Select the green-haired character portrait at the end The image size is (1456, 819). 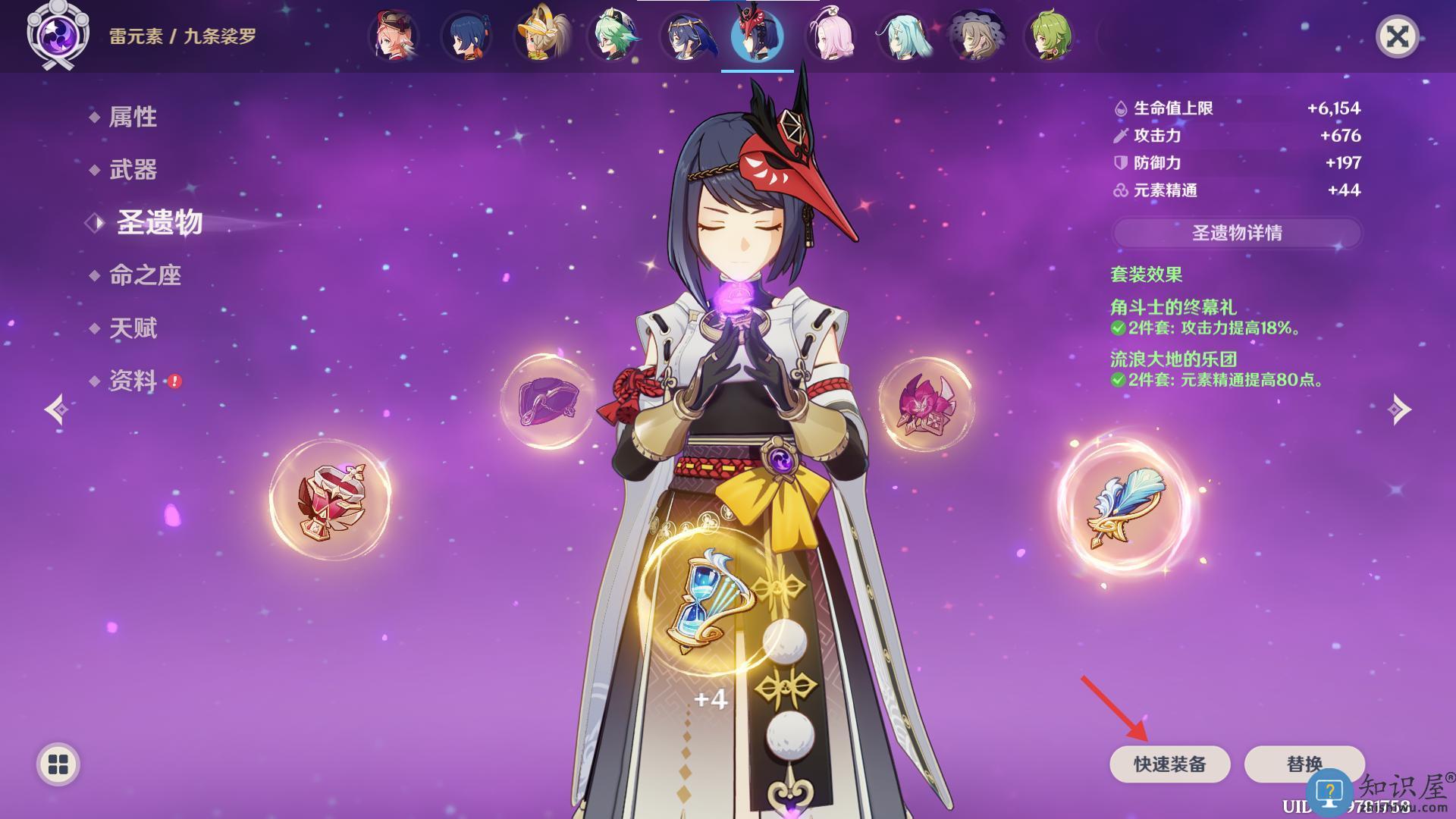(1050, 36)
